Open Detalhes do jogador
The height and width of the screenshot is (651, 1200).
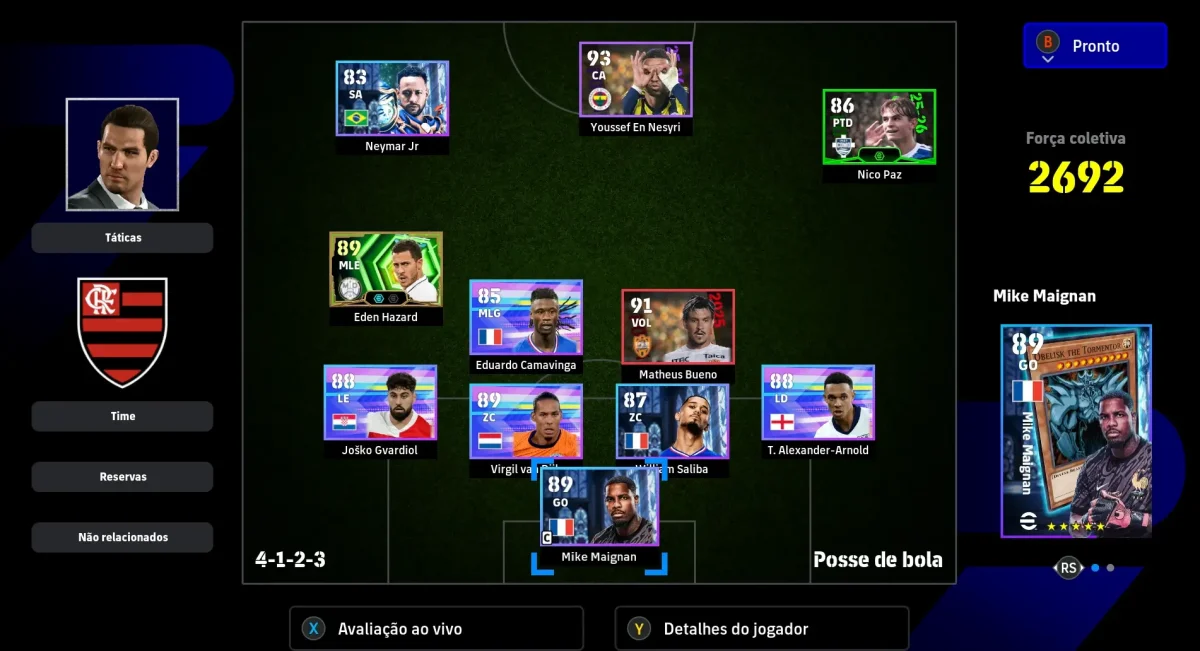coord(762,629)
